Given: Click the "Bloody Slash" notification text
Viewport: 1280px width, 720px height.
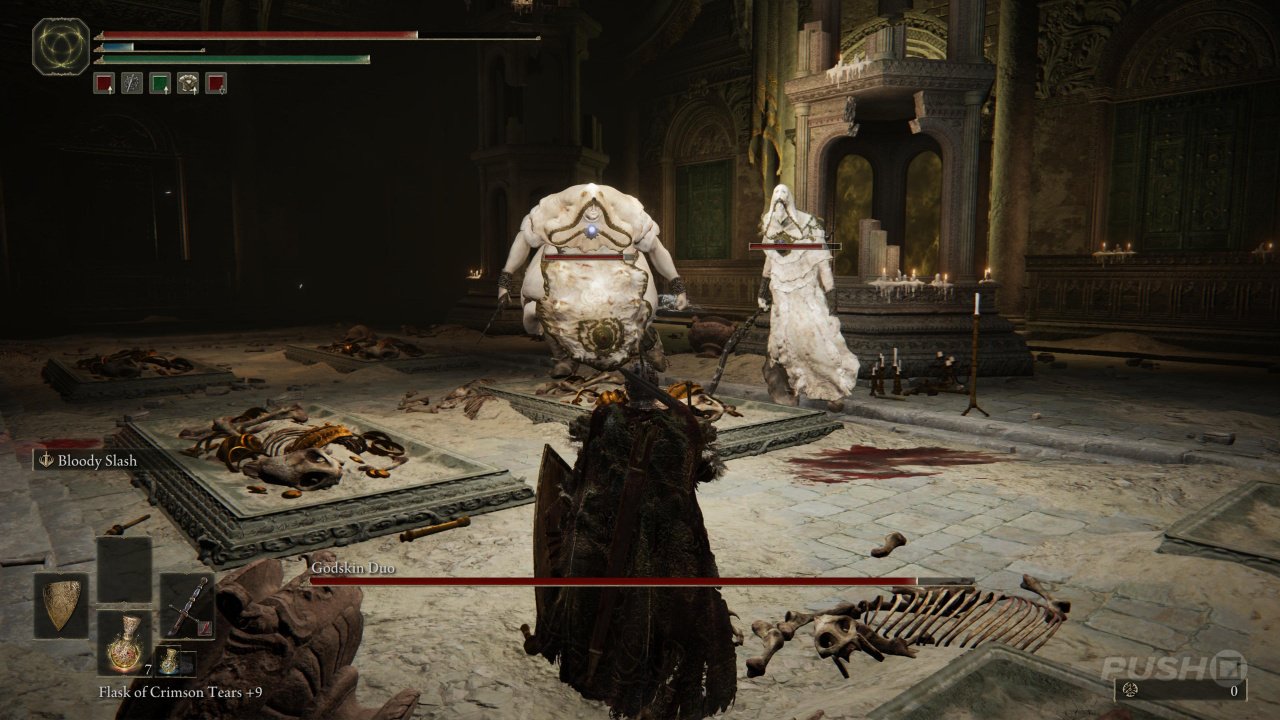Looking at the screenshot, I should click(x=100, y=461).
